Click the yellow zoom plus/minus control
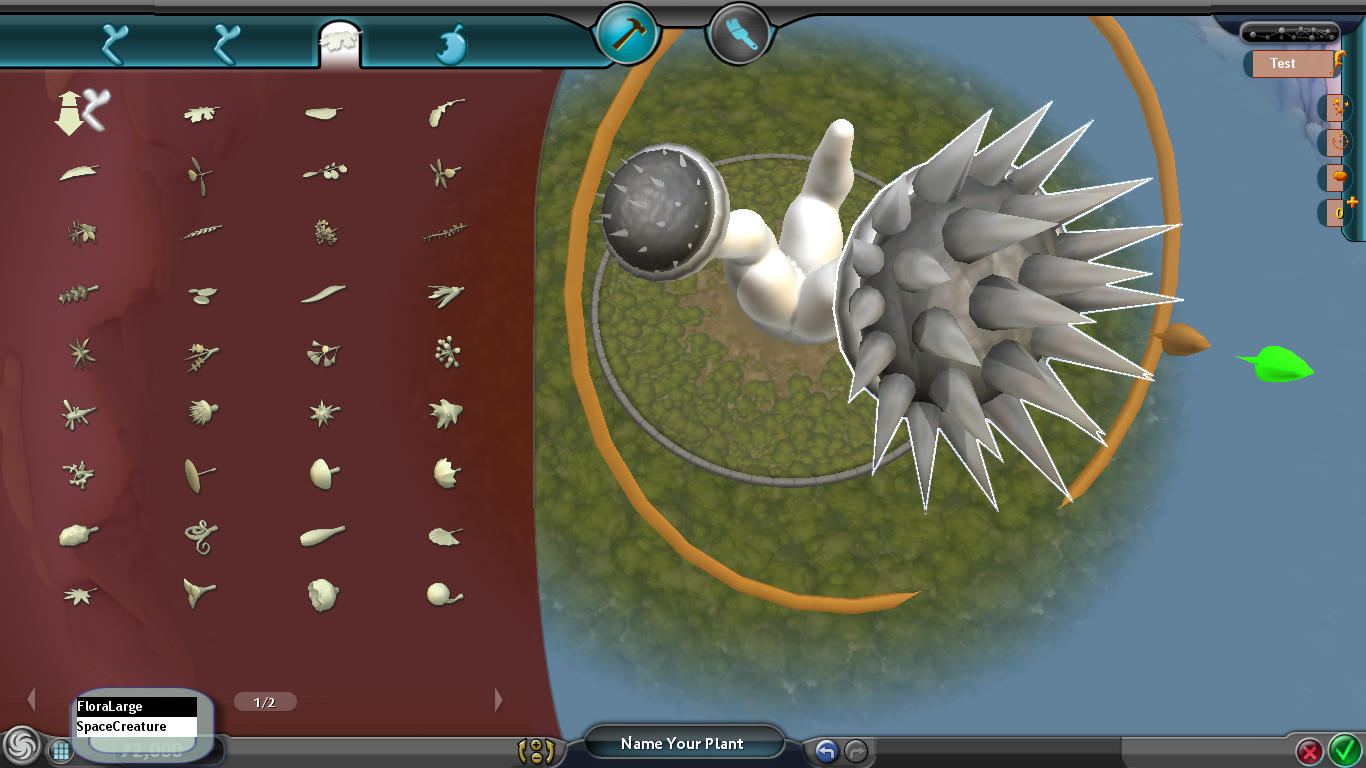This screenshot has height=768, width=1366. [536, 751]
